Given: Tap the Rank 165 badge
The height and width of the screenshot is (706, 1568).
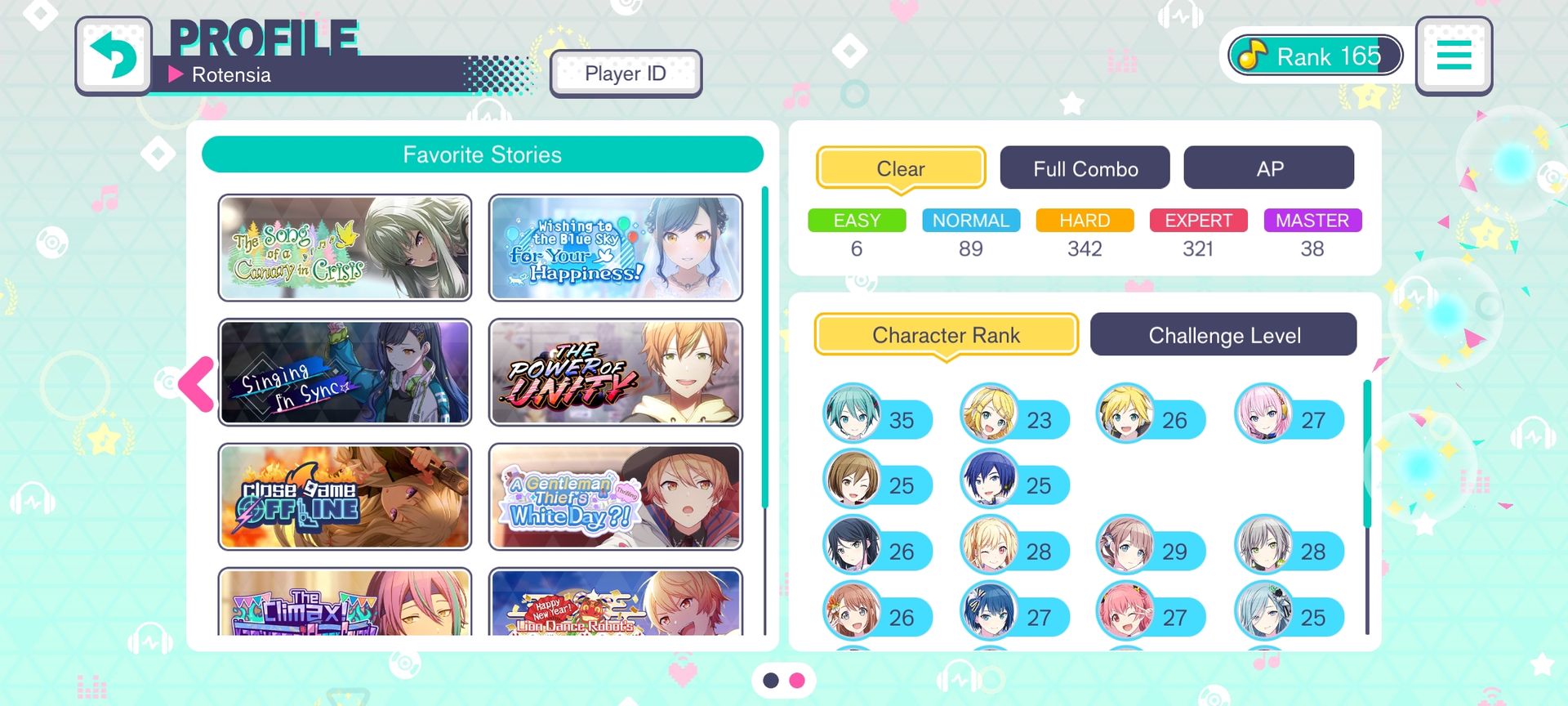Looking at the screenshot, I should point(1315,56).
